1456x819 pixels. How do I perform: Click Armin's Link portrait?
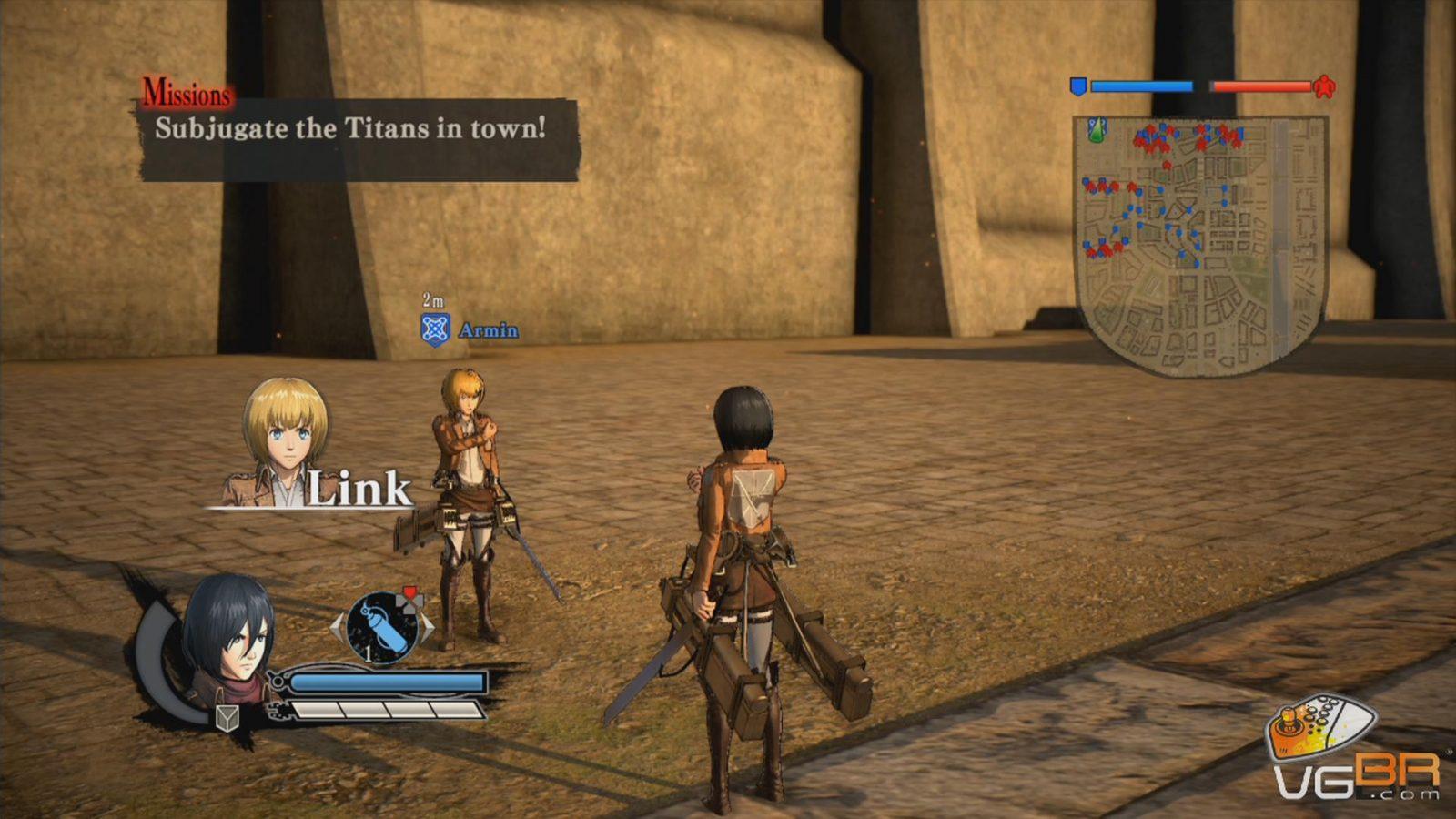click(285, 442)
